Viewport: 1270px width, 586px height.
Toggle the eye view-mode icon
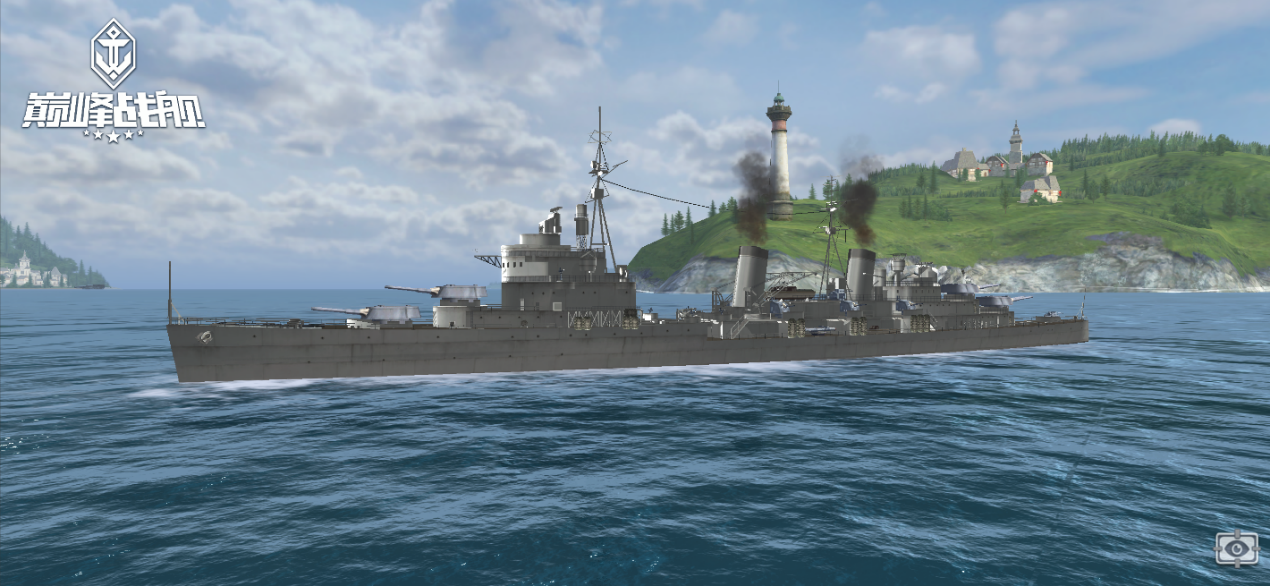(1237, 548)
